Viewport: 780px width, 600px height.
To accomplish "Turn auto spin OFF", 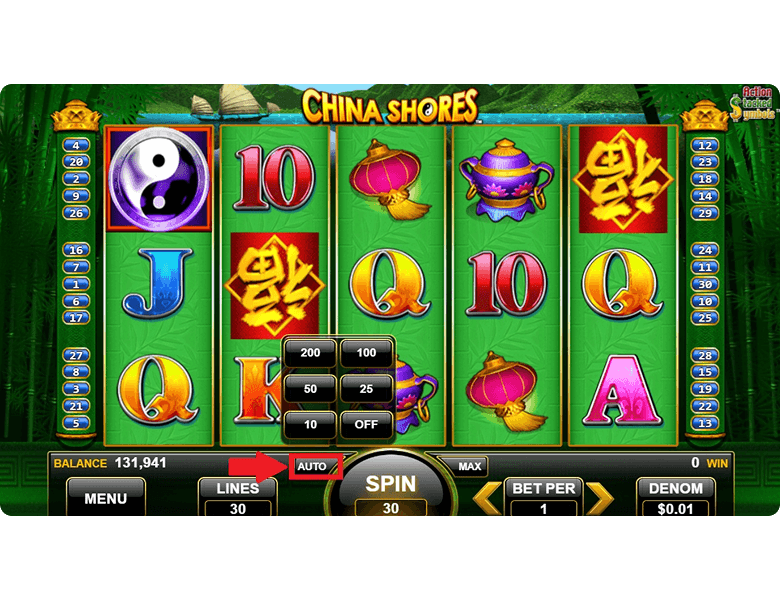I will coord(366,425).
